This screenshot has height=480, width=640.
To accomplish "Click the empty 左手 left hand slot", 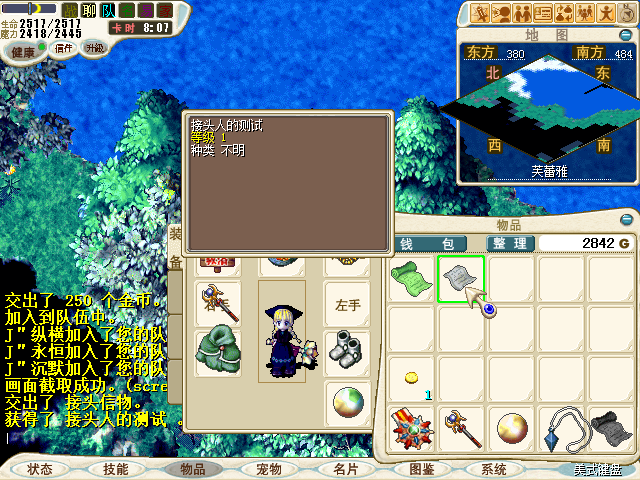I will pos(347,304).
